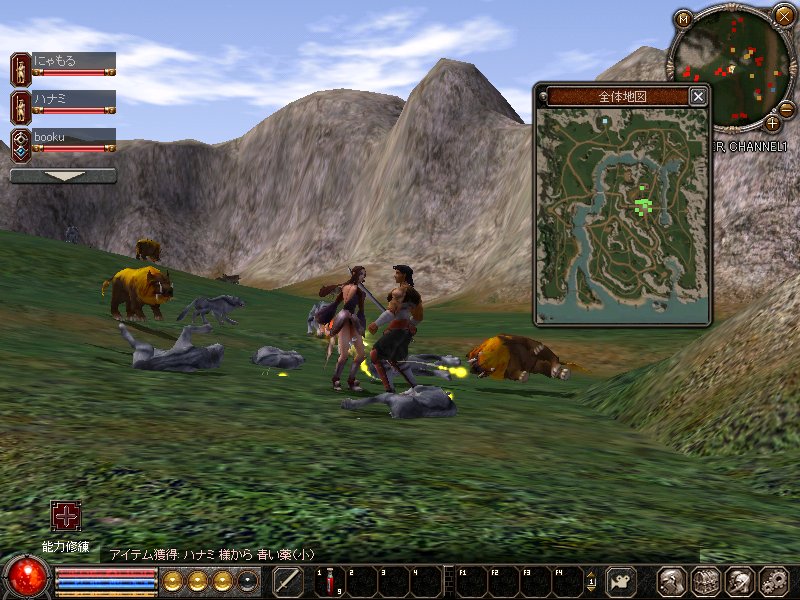This screenshot has width=800, height=600.
Task: Open the gear settings icon
Action: [x=774, y=581]
